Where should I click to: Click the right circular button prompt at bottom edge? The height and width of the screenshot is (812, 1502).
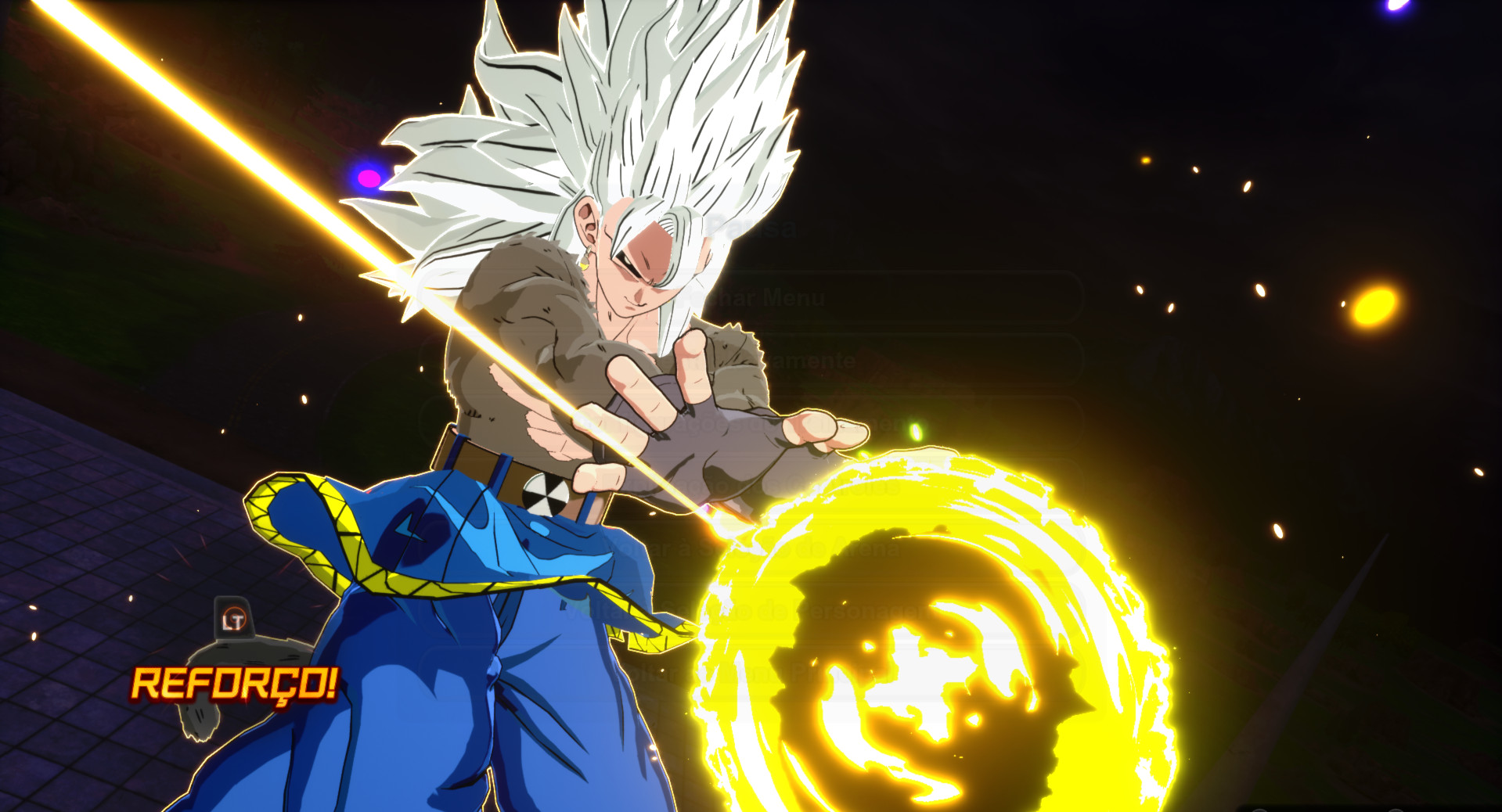point(1396,809)
